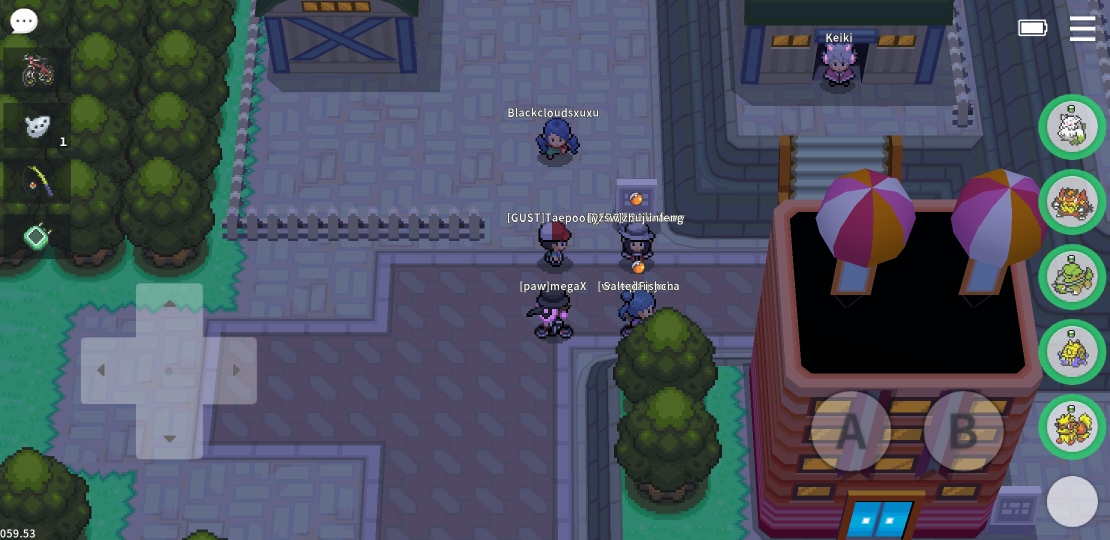Tap the D-pad left arrow
The height and width of the screenshot is (540, 1110).
pyautogui.click(x=101, y=371)
